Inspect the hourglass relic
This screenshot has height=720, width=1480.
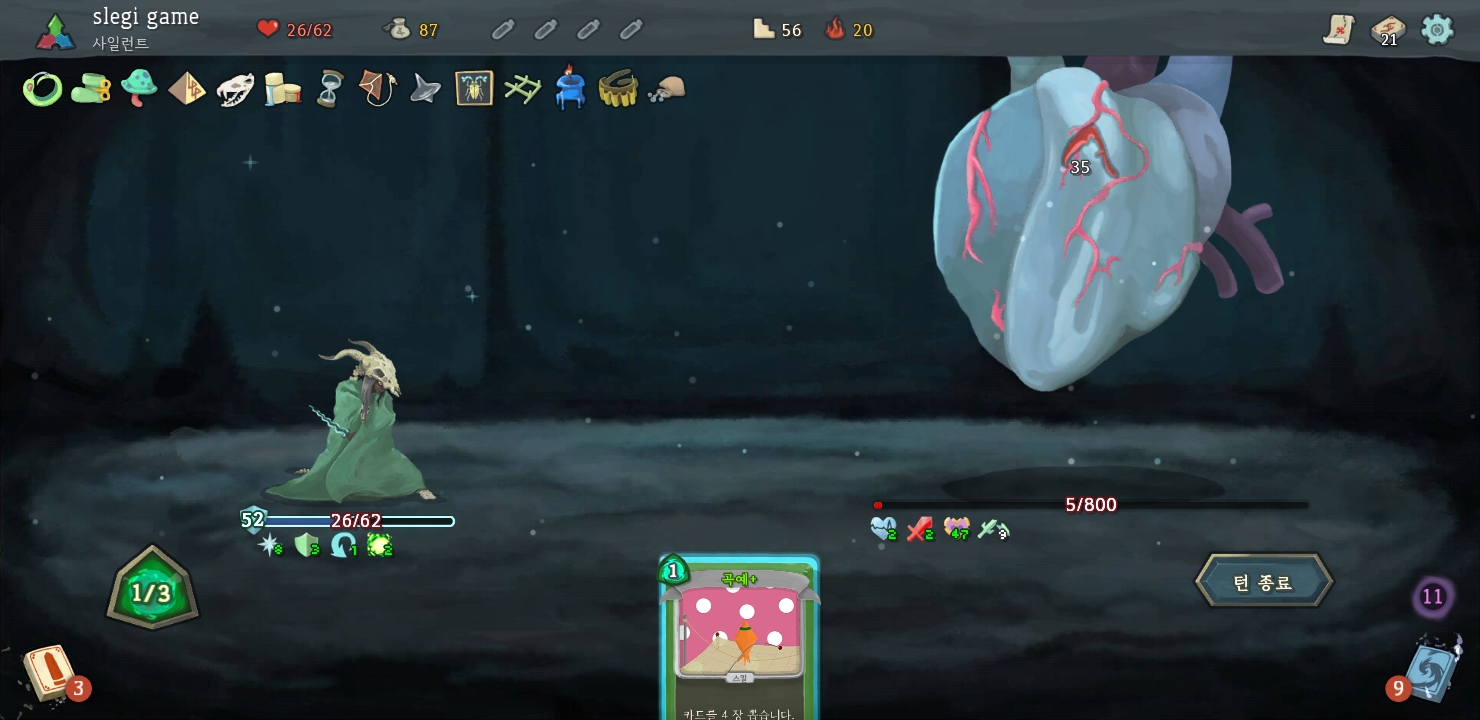329,89
